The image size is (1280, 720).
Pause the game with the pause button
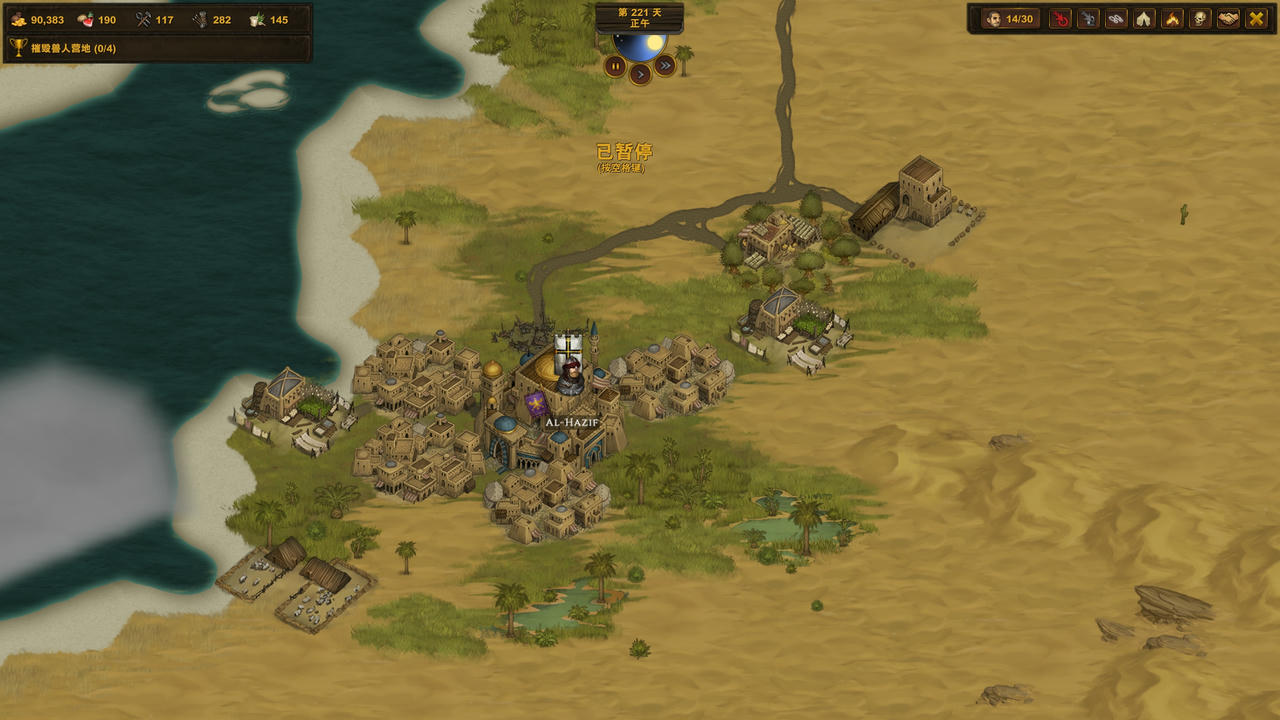pyautogui.click(x=615, y=66)
